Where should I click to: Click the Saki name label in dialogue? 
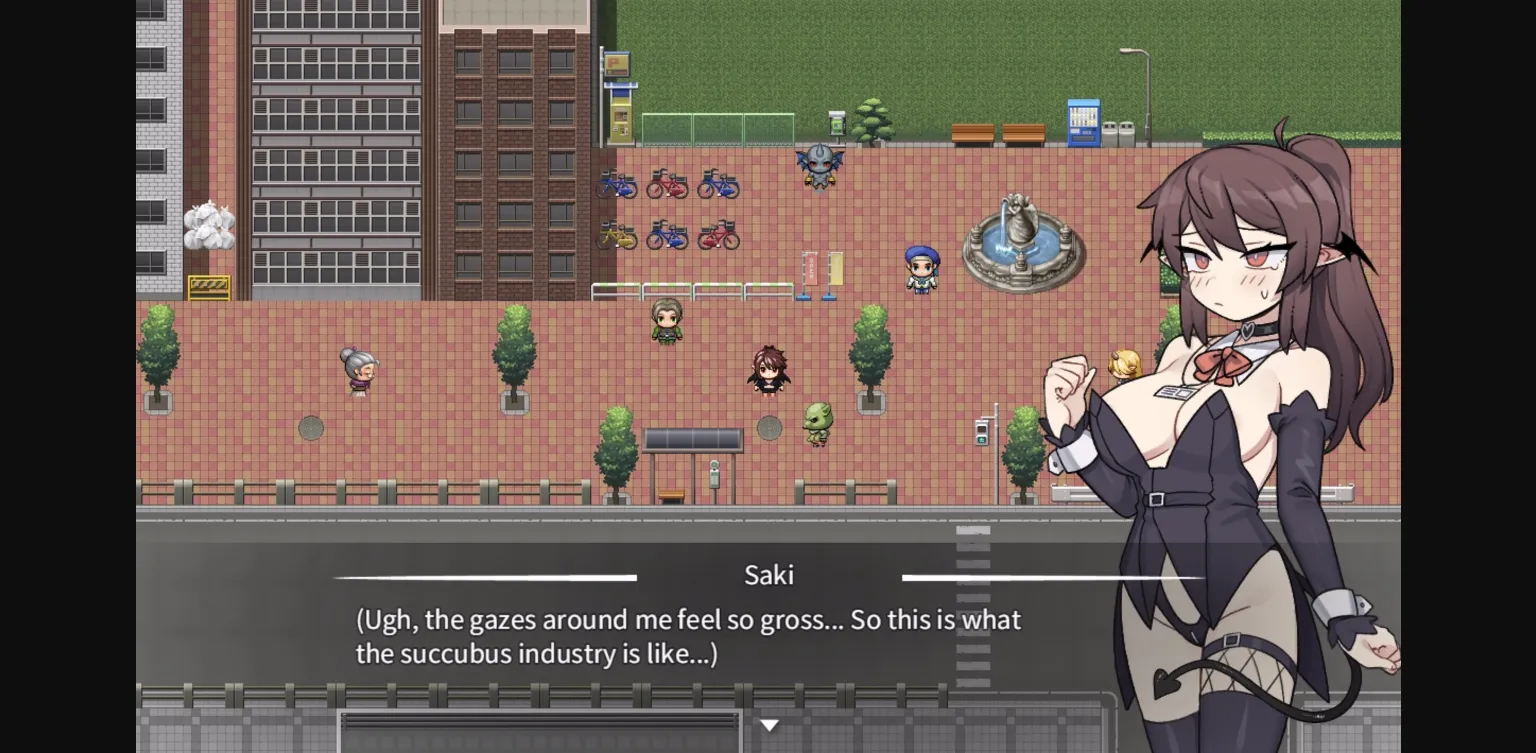pyautogui.click(x=768, y=575)
